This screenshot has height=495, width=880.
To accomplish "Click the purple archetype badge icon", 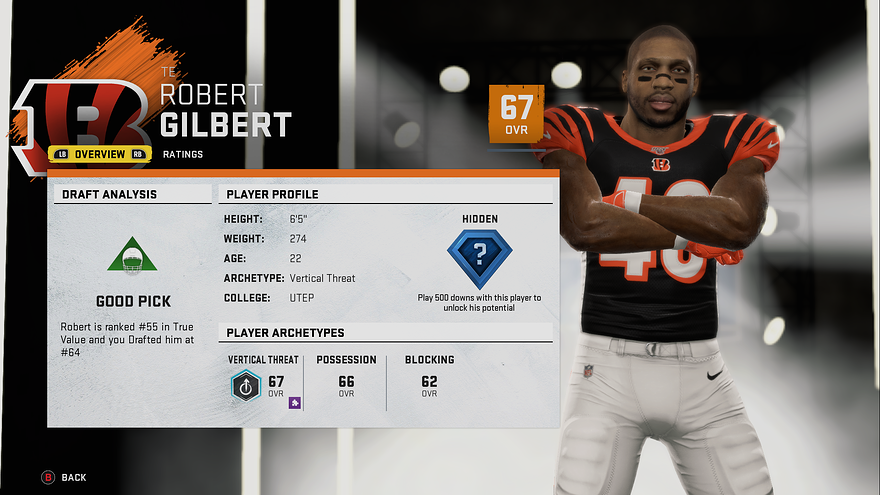I will point(295,402).
